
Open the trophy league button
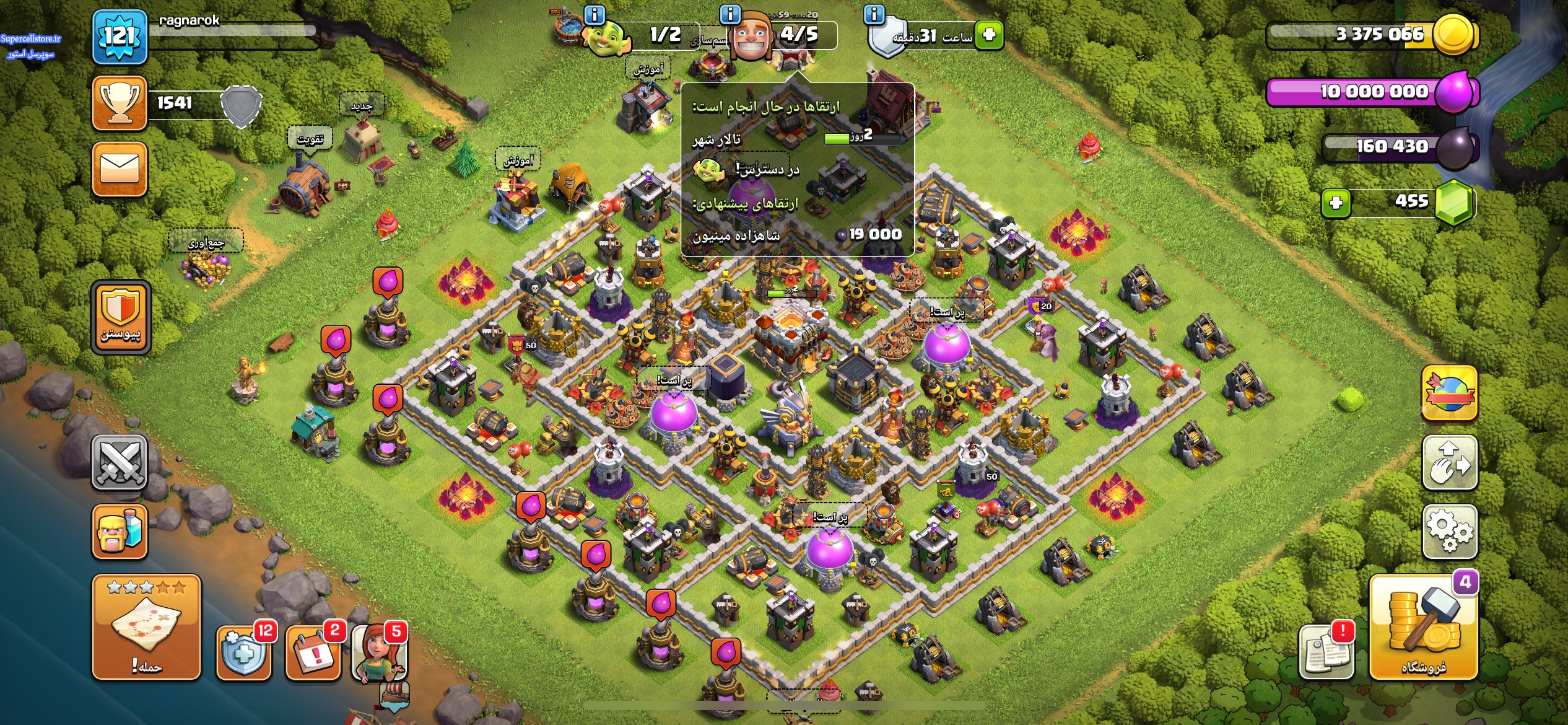[120, 103]
